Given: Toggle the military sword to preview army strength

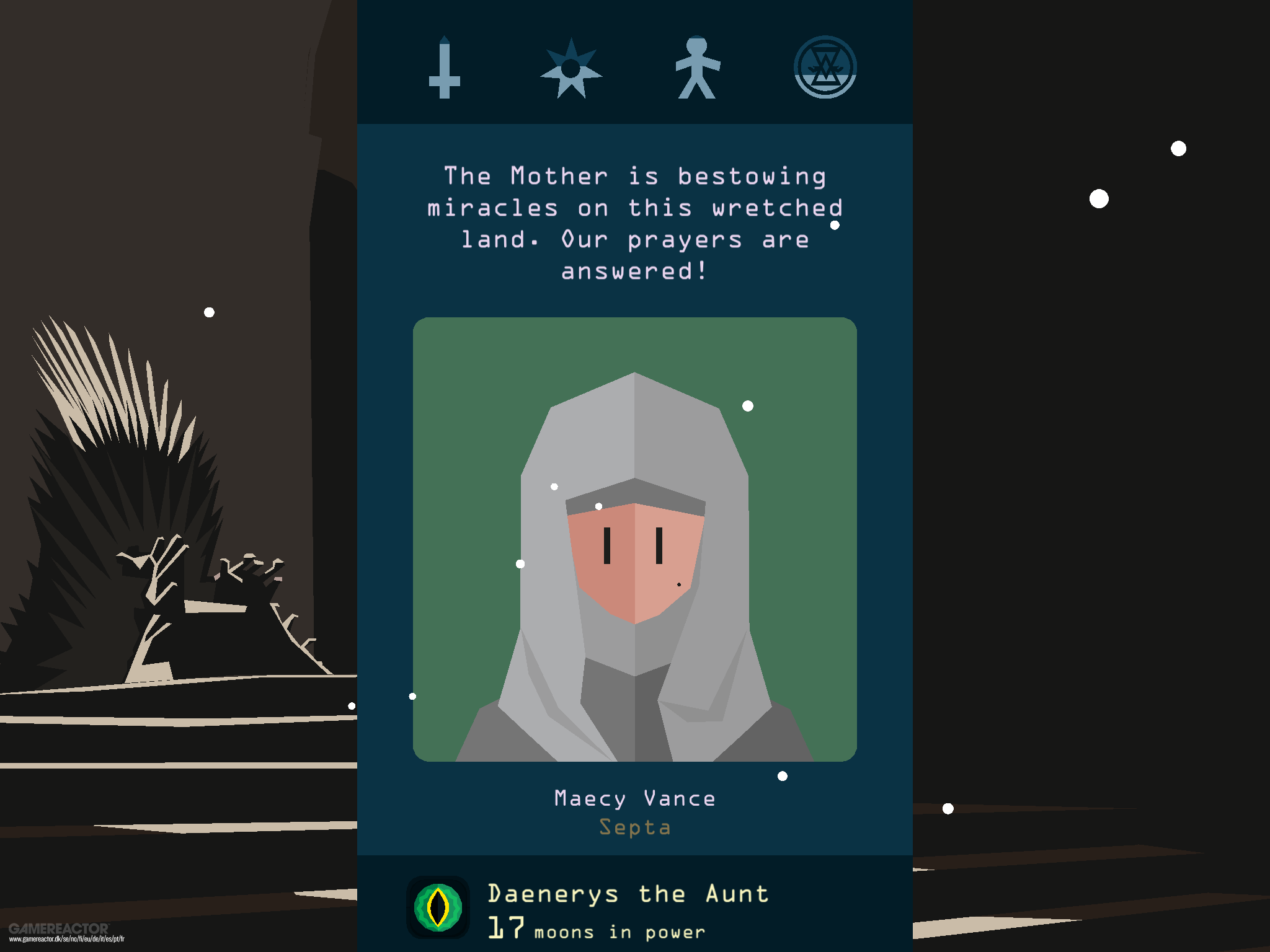Looking at the screenshot, I should (445, 68).
